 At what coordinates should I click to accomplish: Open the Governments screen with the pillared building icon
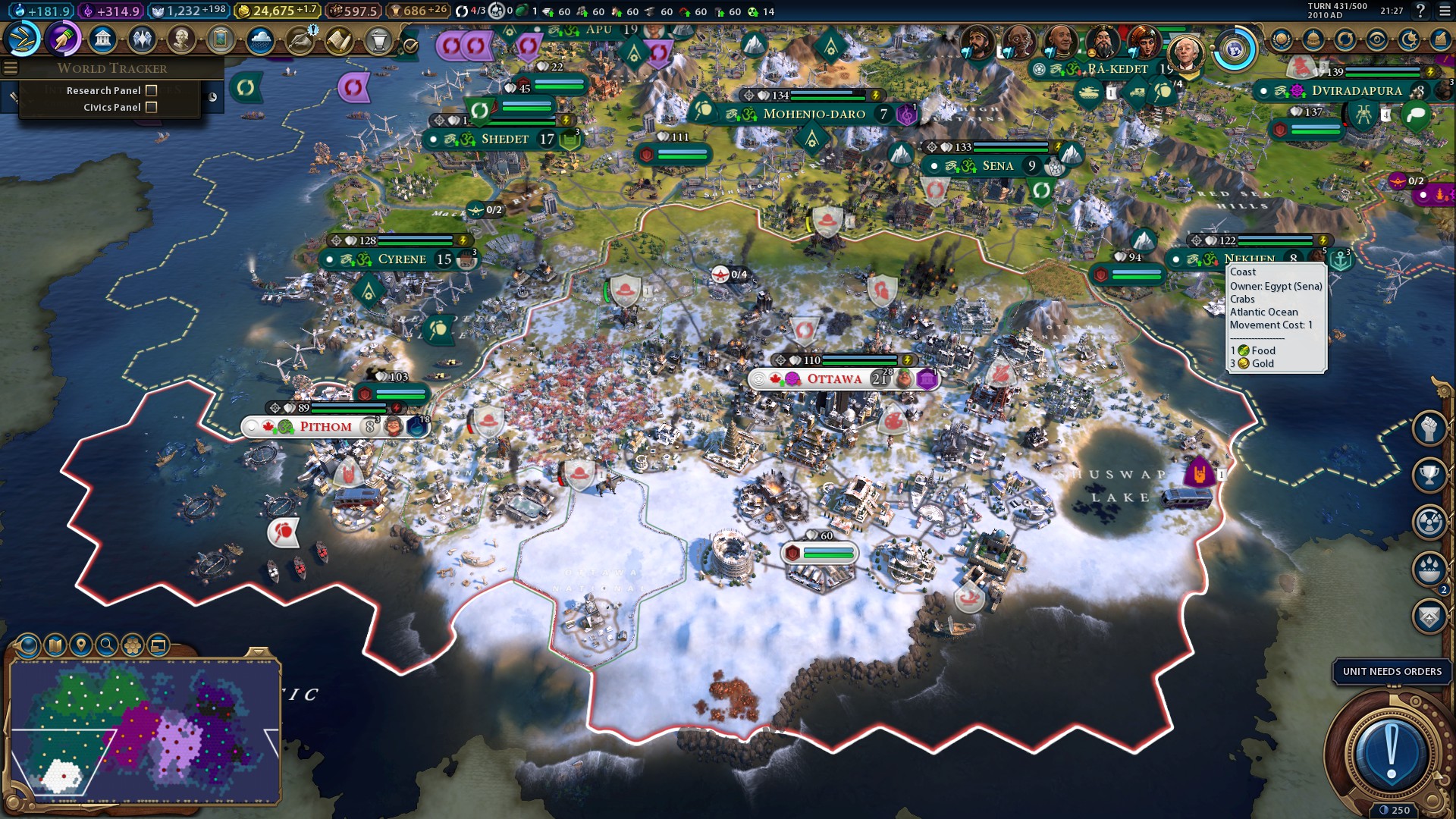(102, 39)
